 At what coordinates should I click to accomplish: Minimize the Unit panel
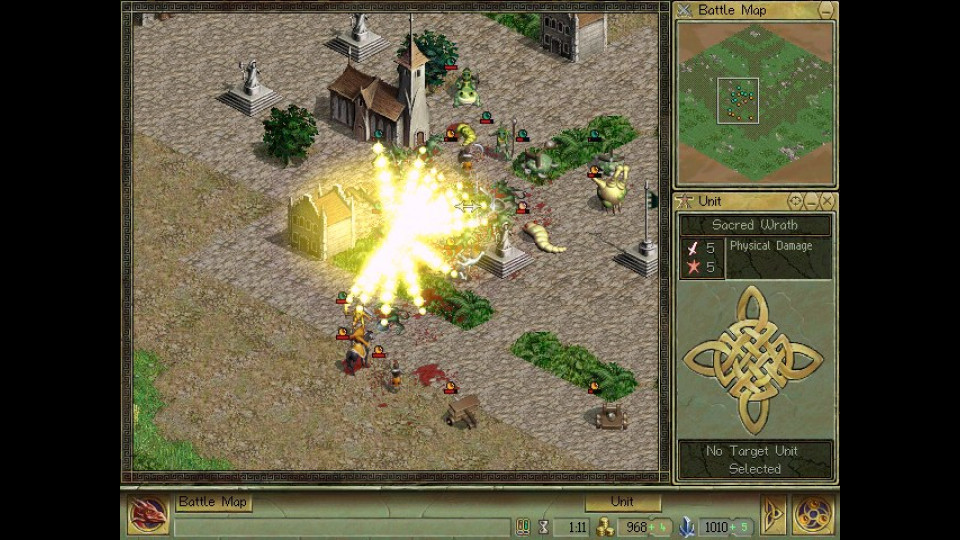tap(812, 201)
